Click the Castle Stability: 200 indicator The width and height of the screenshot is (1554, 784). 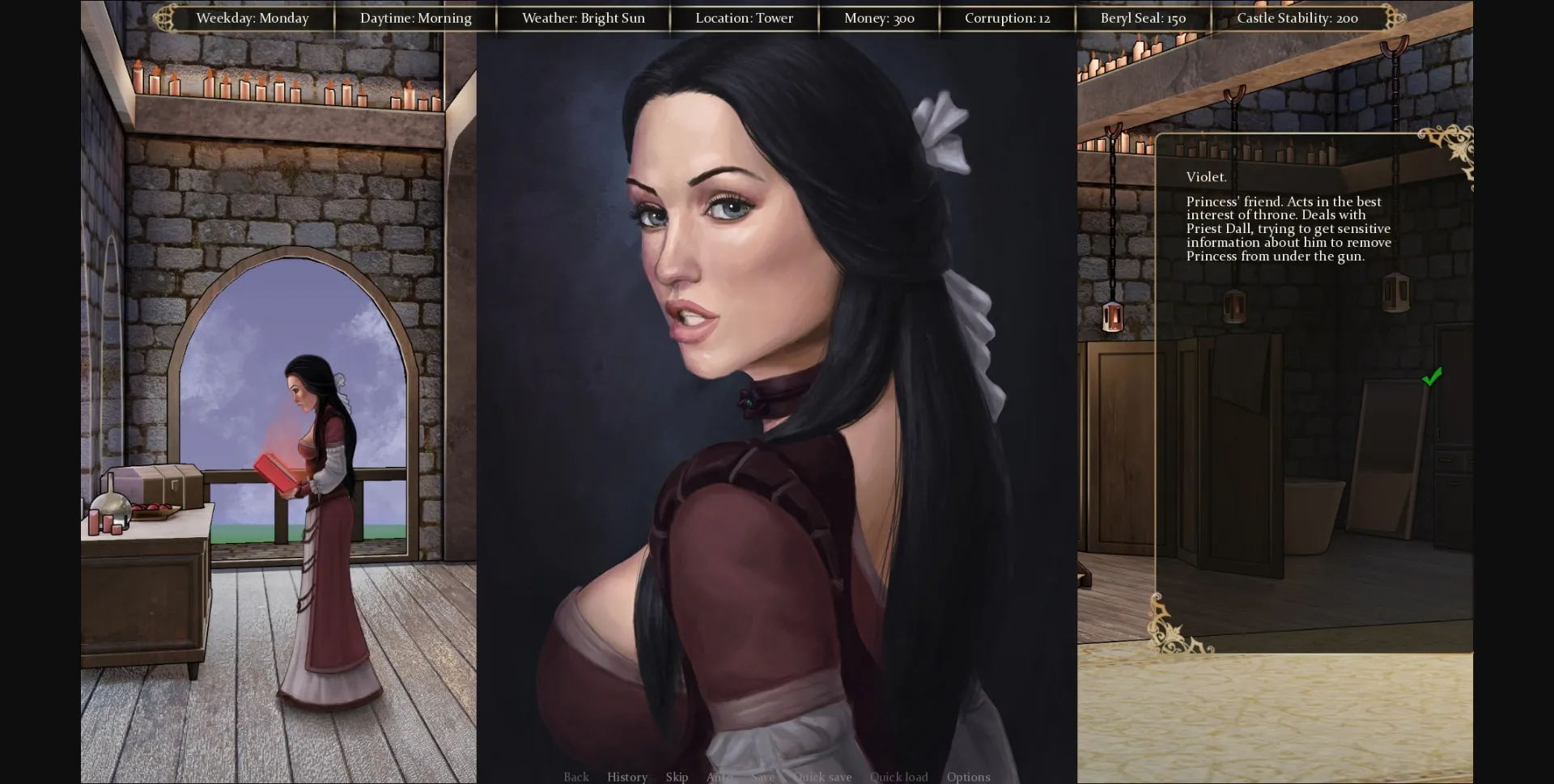coord(1297,18)
